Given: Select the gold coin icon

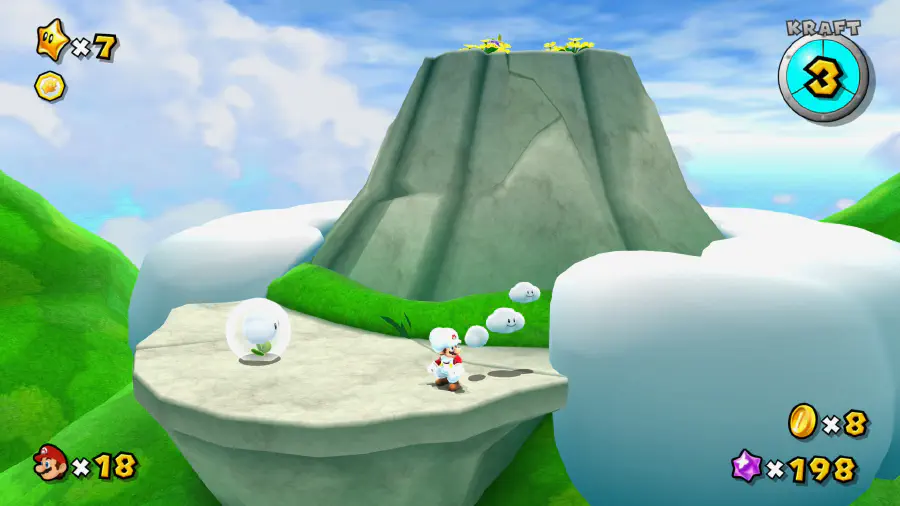Looking at the screenshot, I should 802,421.
